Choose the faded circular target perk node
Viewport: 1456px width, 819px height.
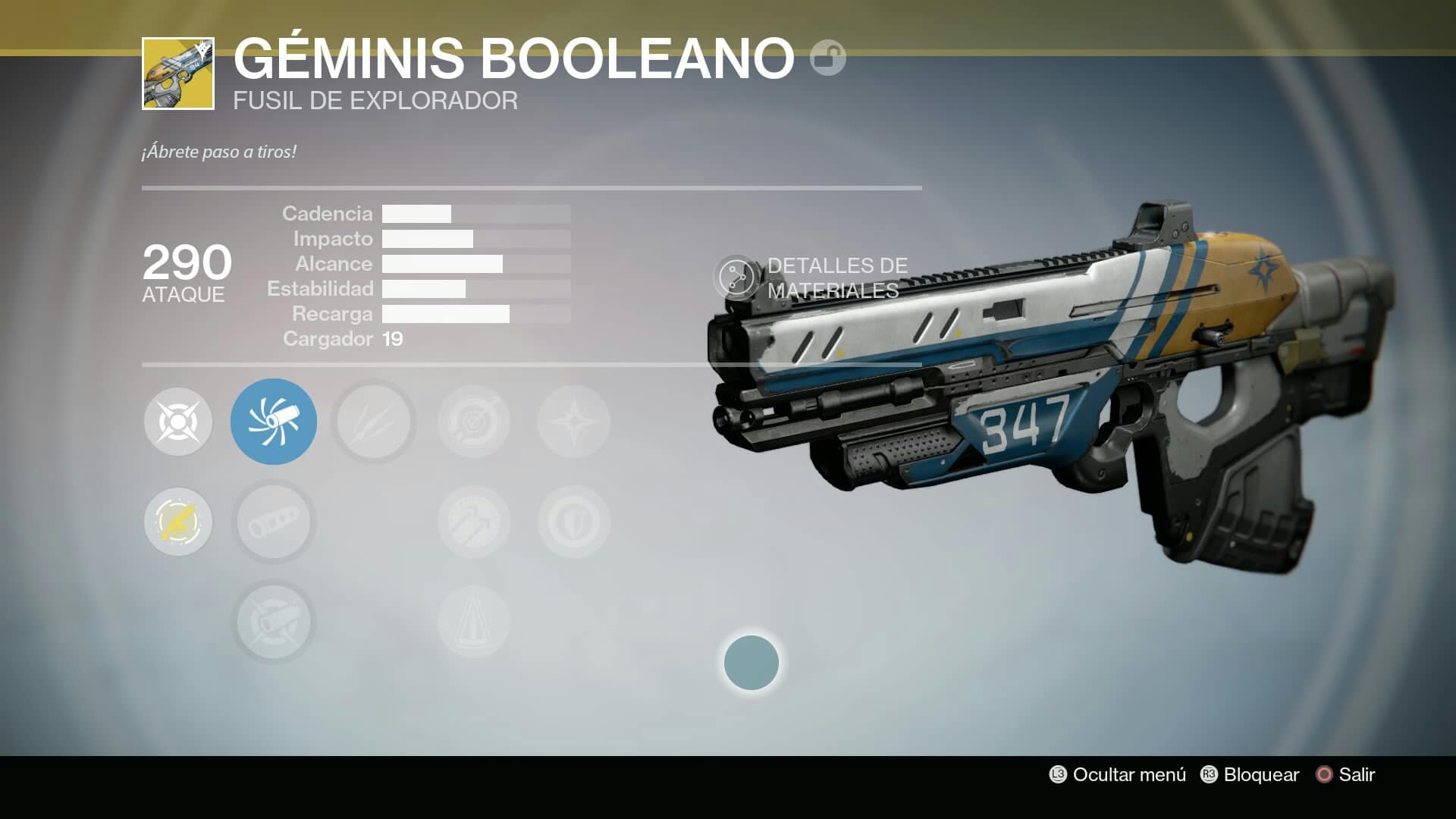tap(474, 422)
